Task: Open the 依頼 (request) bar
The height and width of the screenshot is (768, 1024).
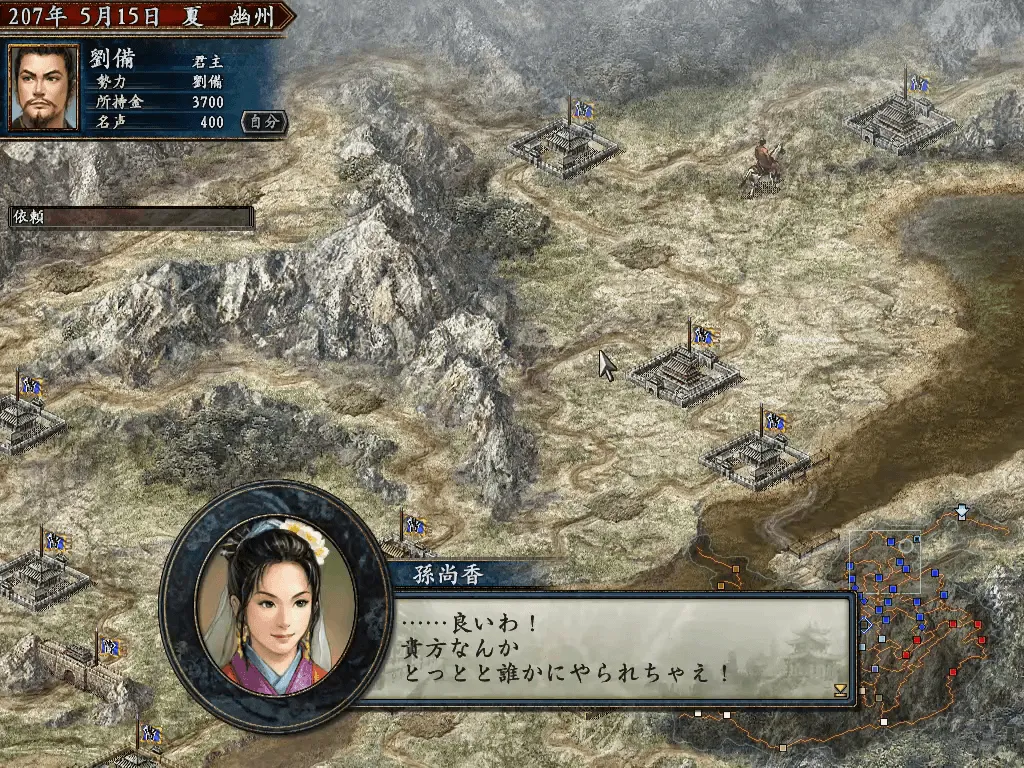Action: coord(131,217)
